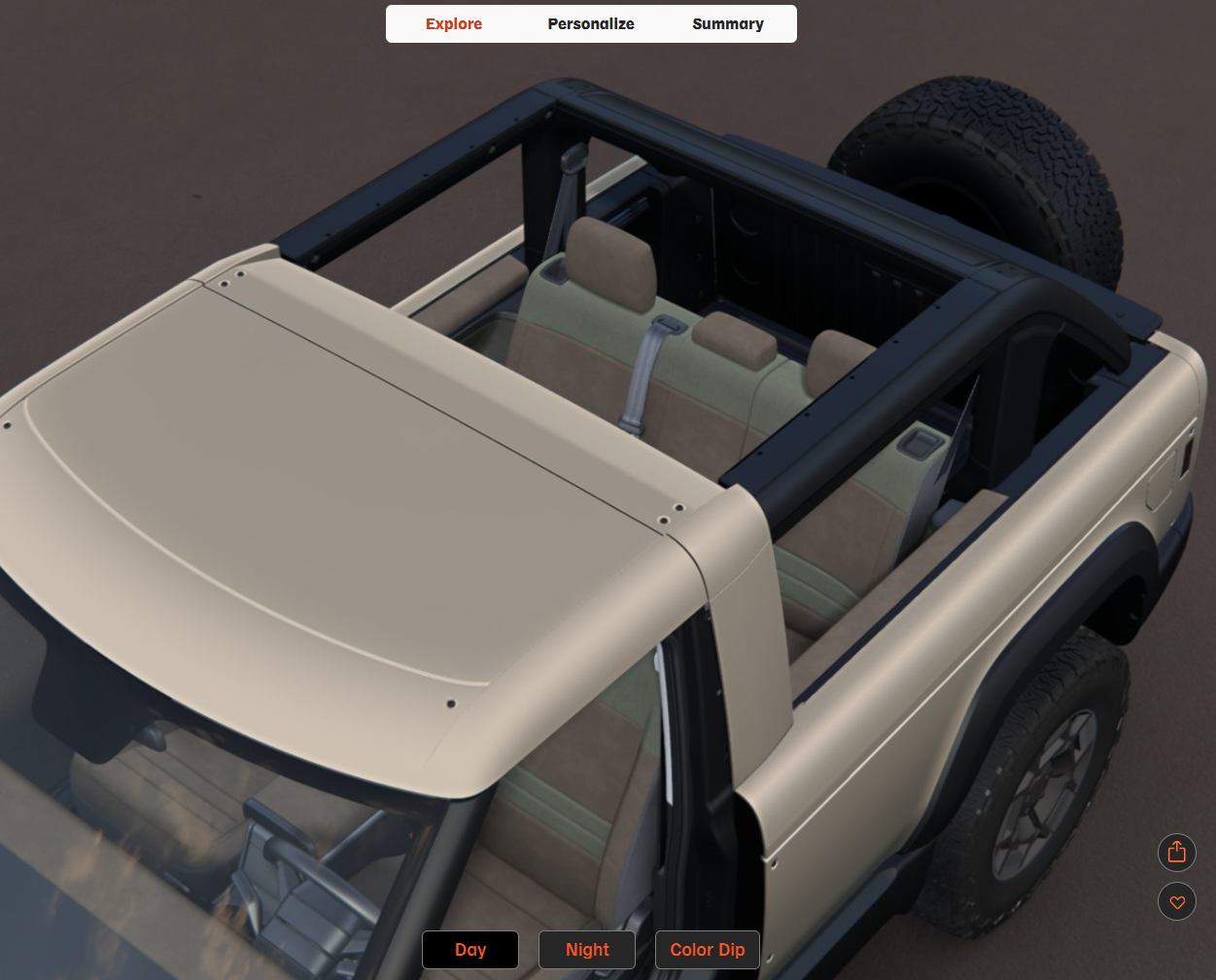Image resolution: width=1216 pixels, height=980 pixels.
Task: Switch to the Explore tab
Action: 454,24
